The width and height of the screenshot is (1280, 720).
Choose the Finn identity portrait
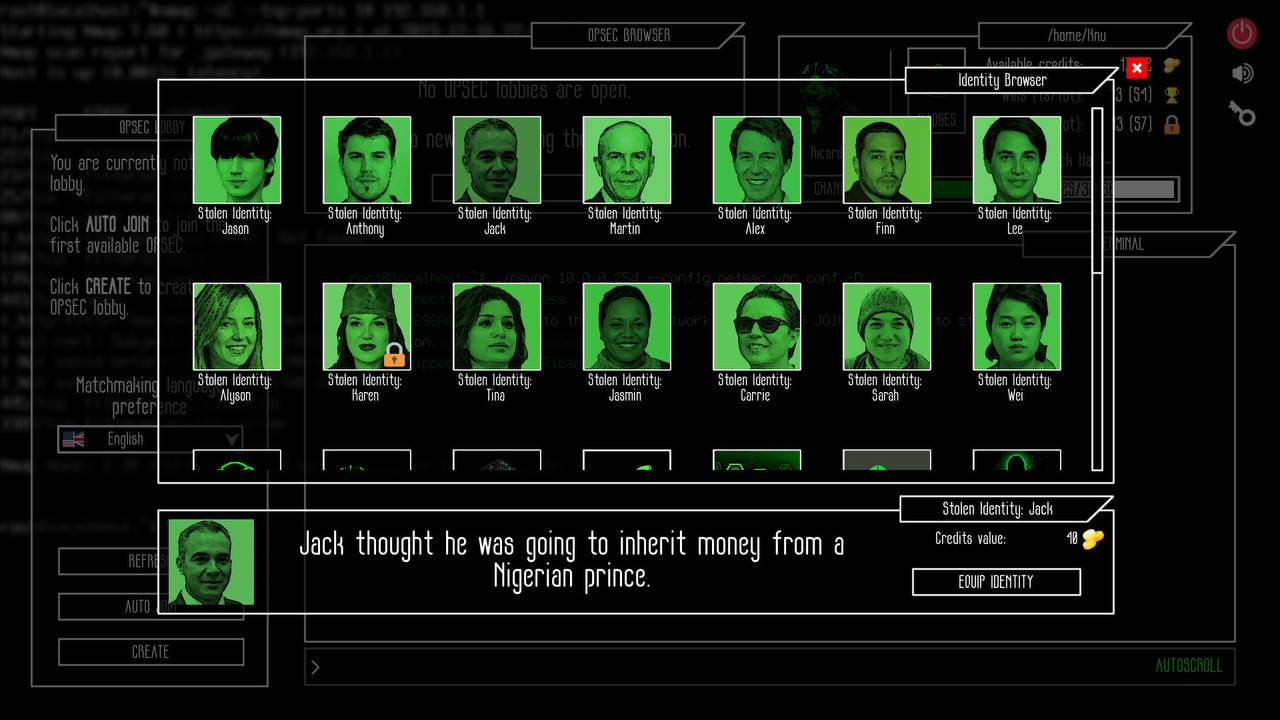[887, 160]
